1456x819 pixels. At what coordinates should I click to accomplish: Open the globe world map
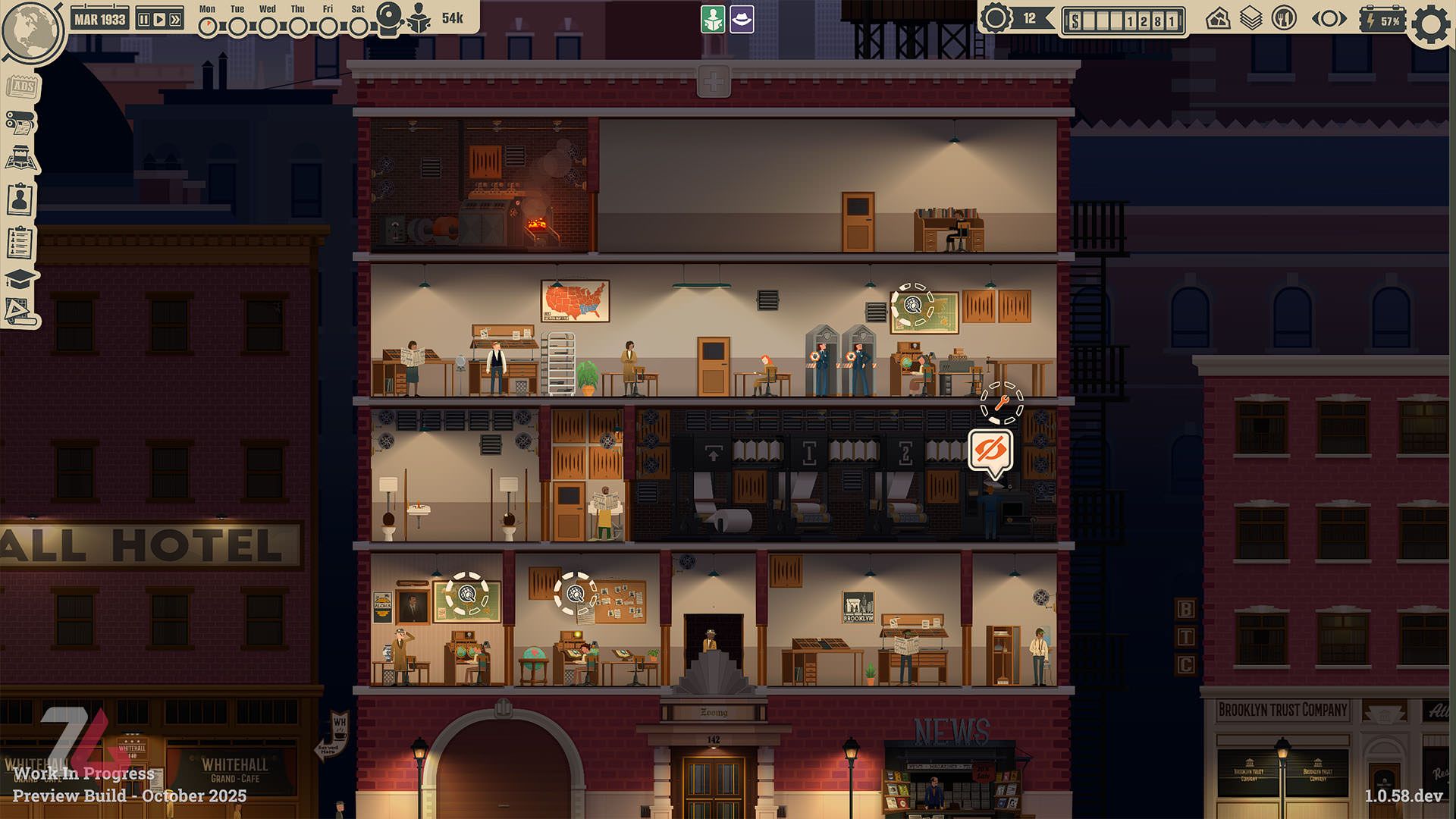pos(32,30)
